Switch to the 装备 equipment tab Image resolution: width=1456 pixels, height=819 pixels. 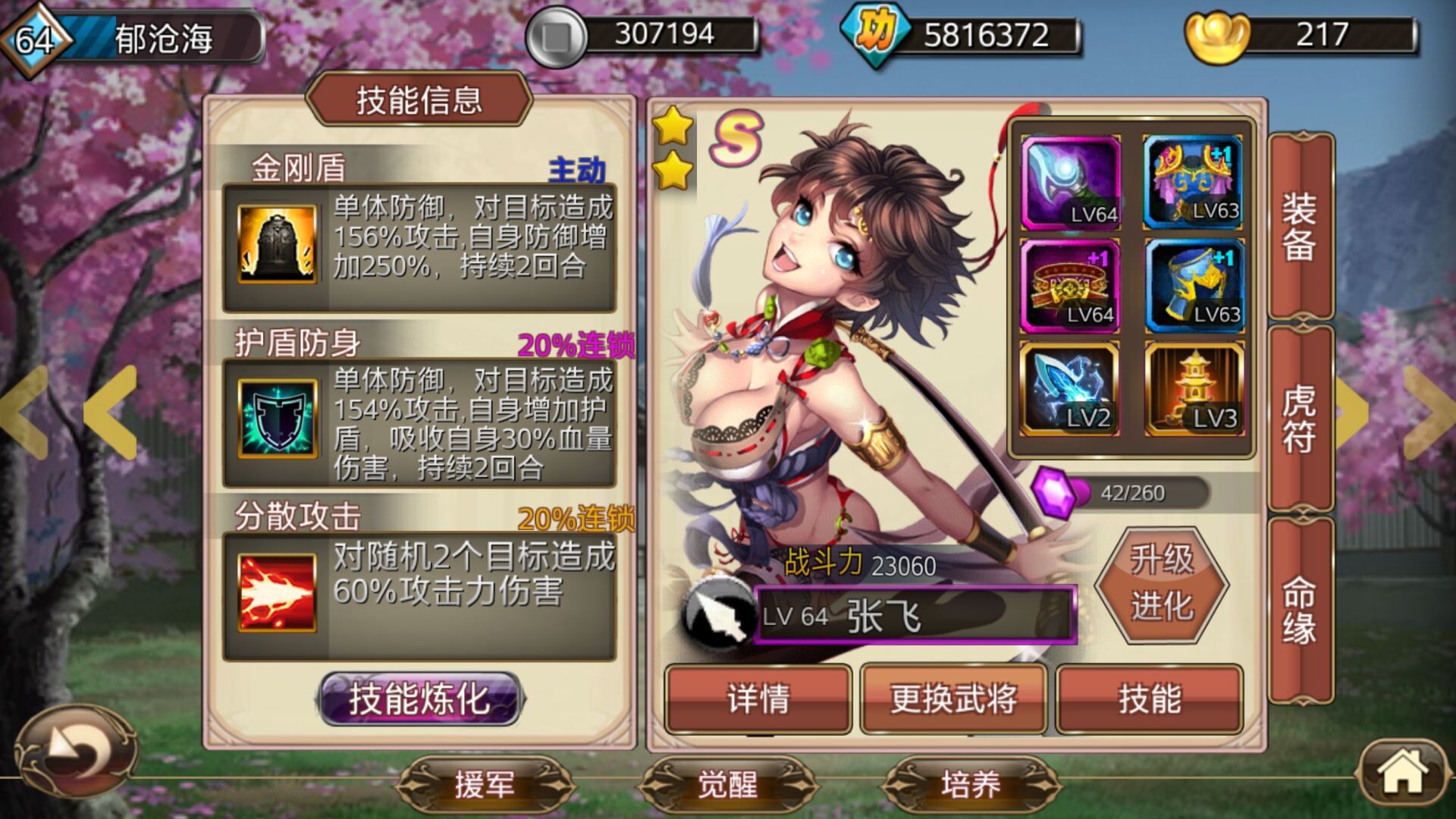[1300, 226]
